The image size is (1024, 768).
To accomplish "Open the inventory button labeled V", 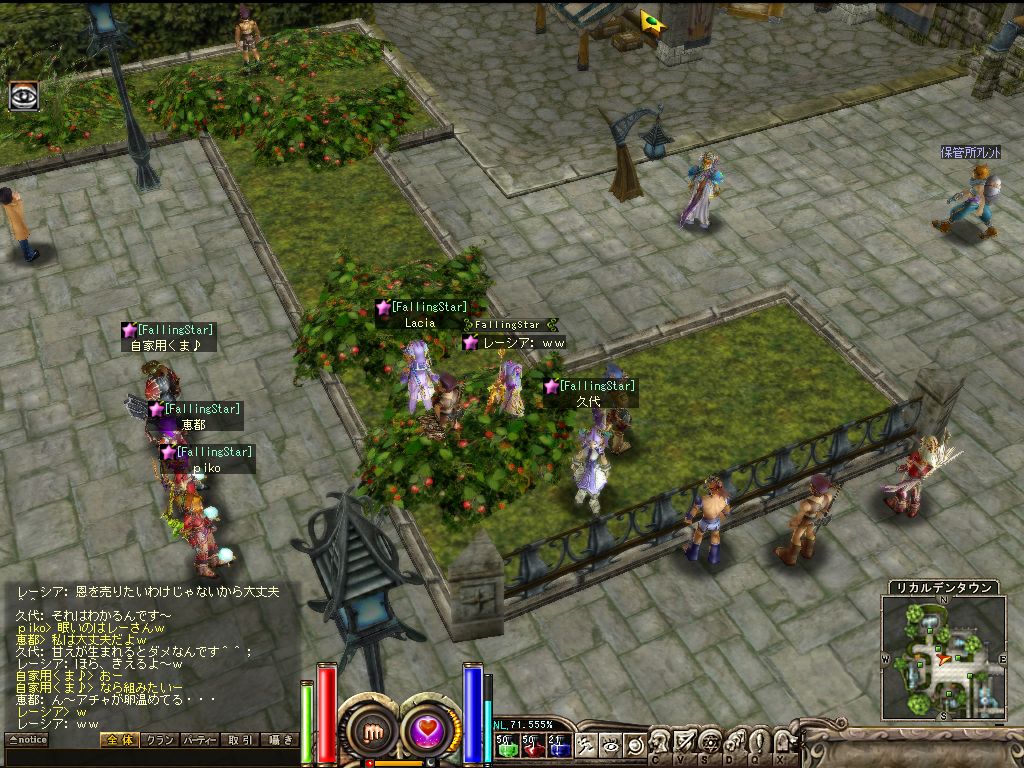I will [x=685, y=743].
